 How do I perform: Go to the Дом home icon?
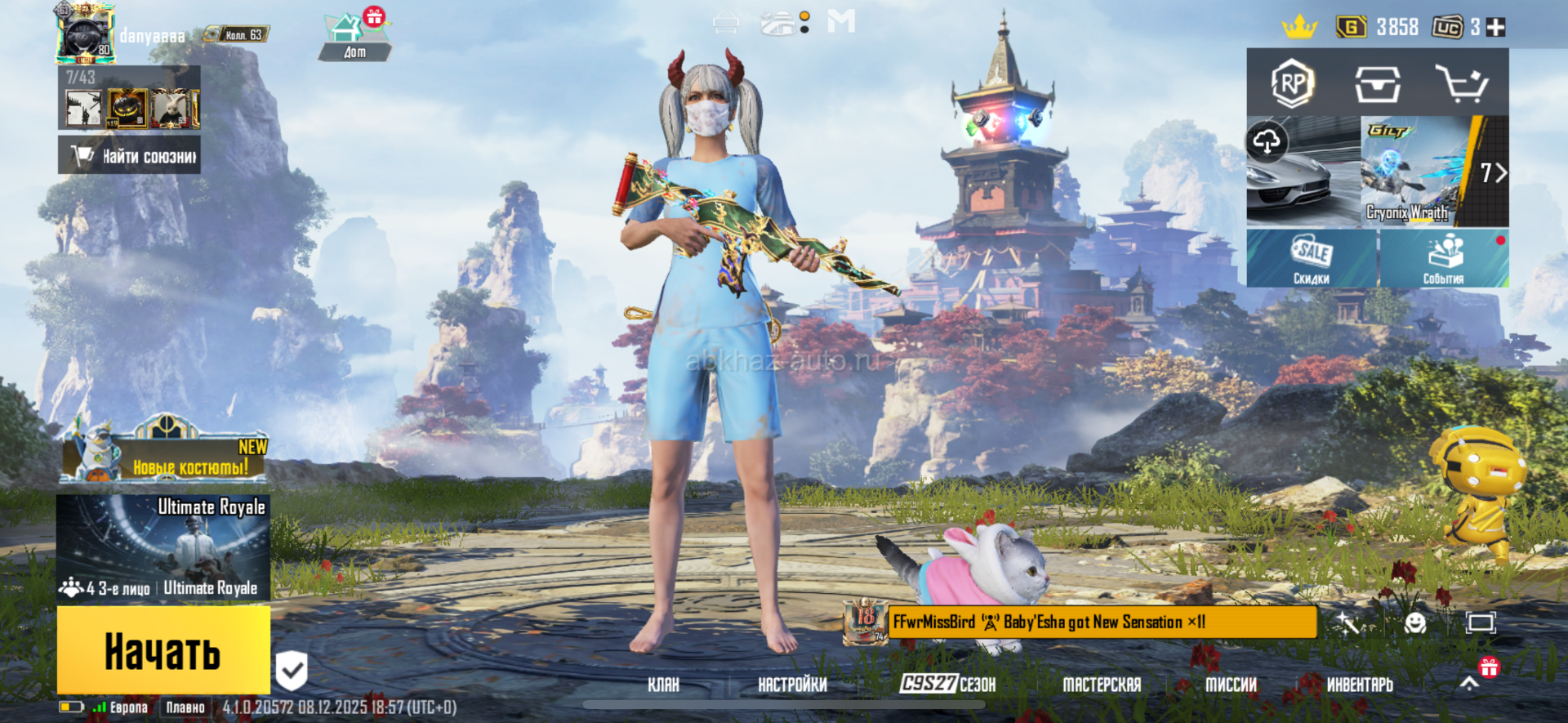click(x=354, y=37)
